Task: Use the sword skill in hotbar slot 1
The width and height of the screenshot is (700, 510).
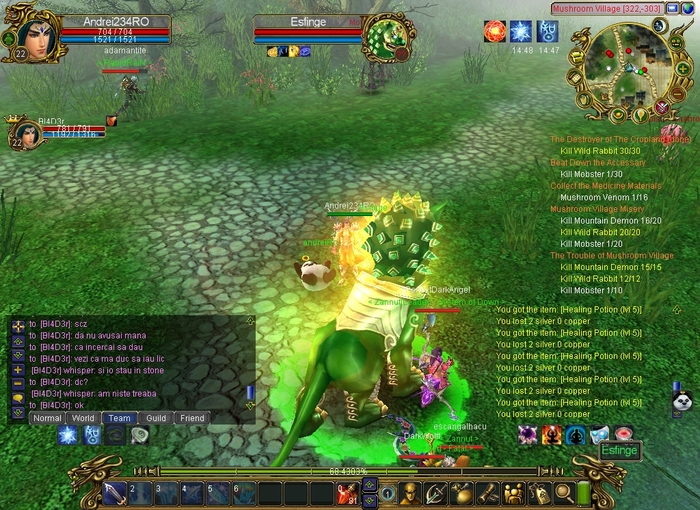Action: click(x=114, y=493)
